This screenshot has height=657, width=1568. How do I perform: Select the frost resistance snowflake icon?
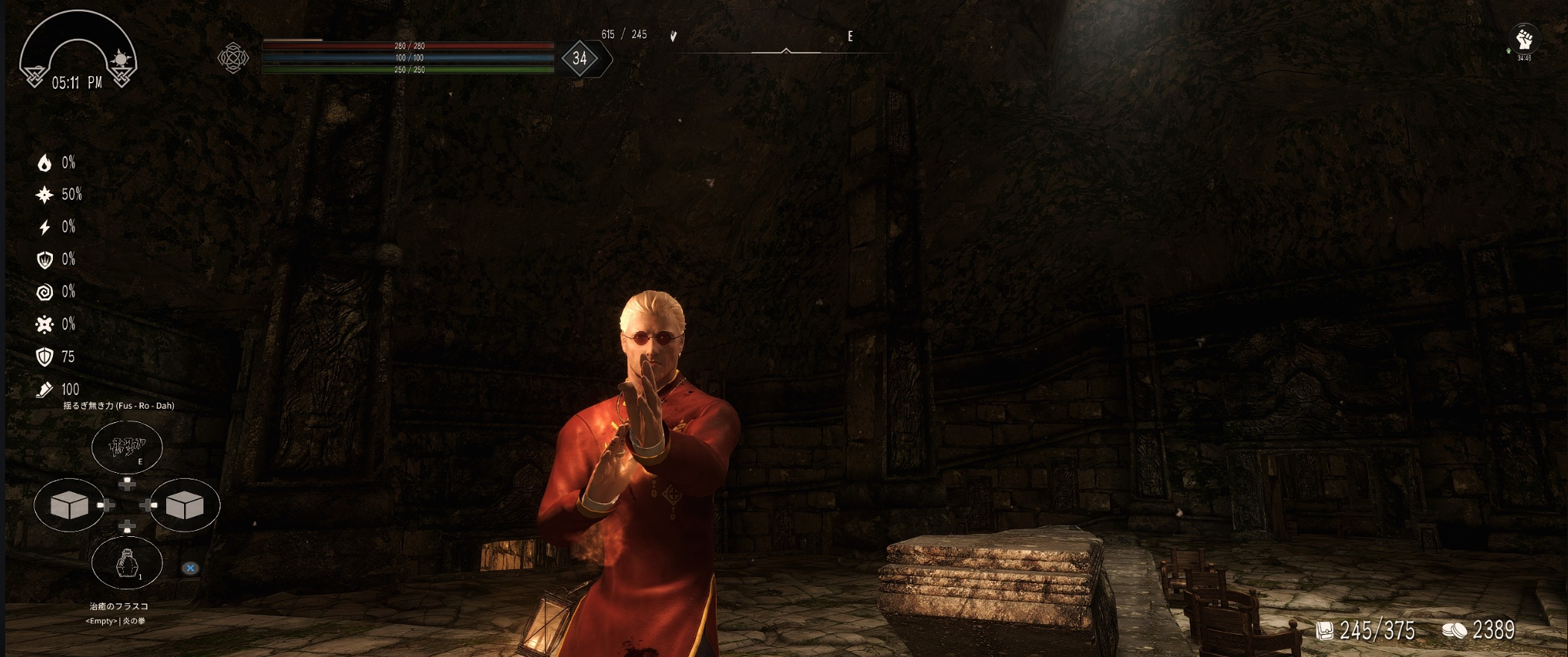point(45,195)
